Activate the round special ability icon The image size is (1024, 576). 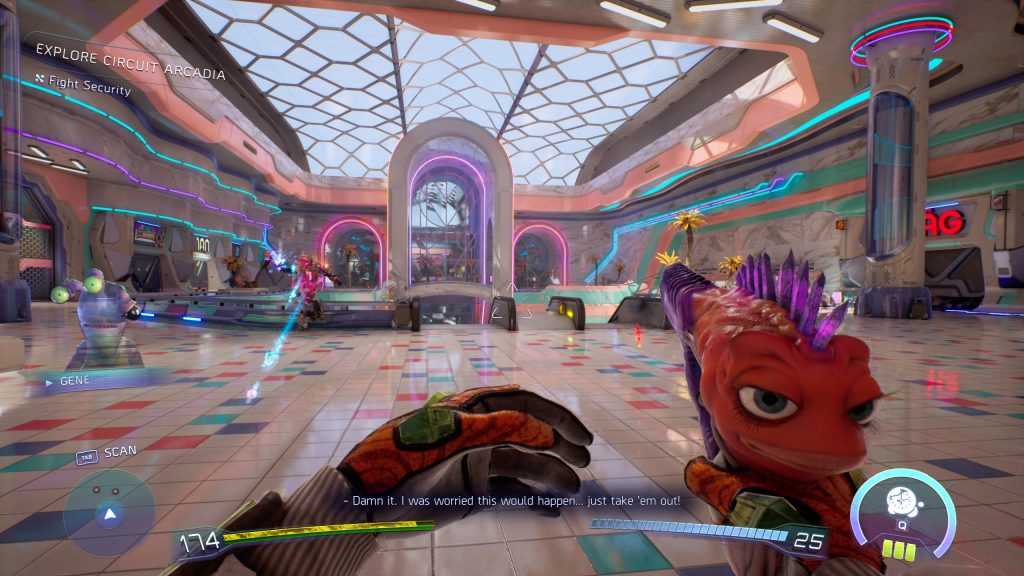coord(901,505)
